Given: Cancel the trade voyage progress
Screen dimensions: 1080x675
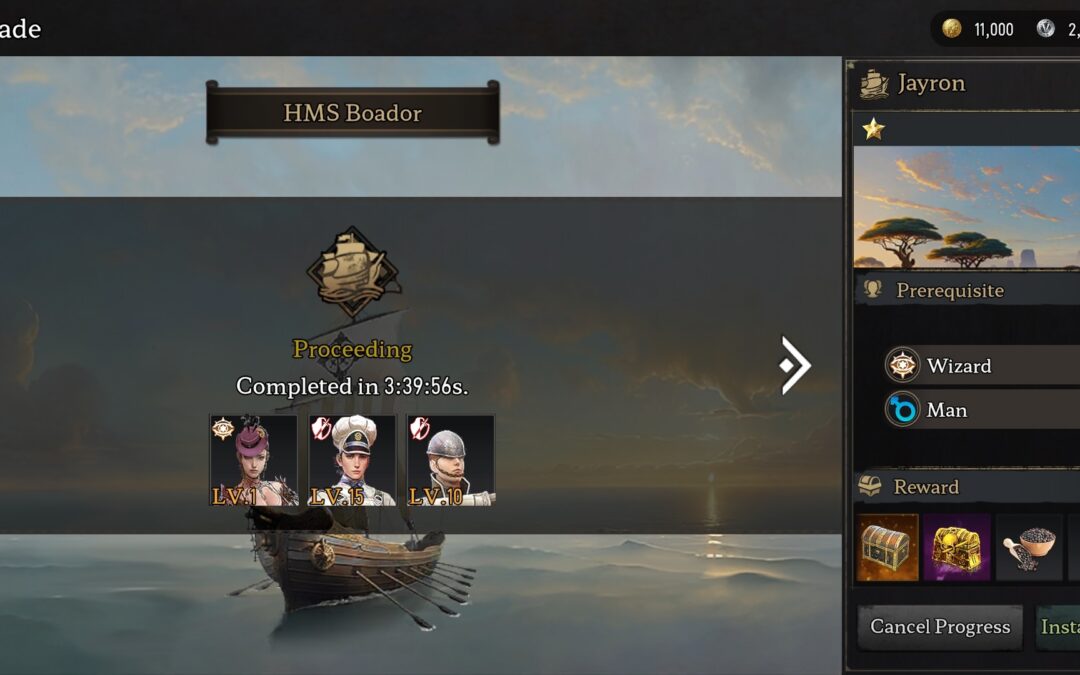Looking at the screenshot, I should 939,627.
